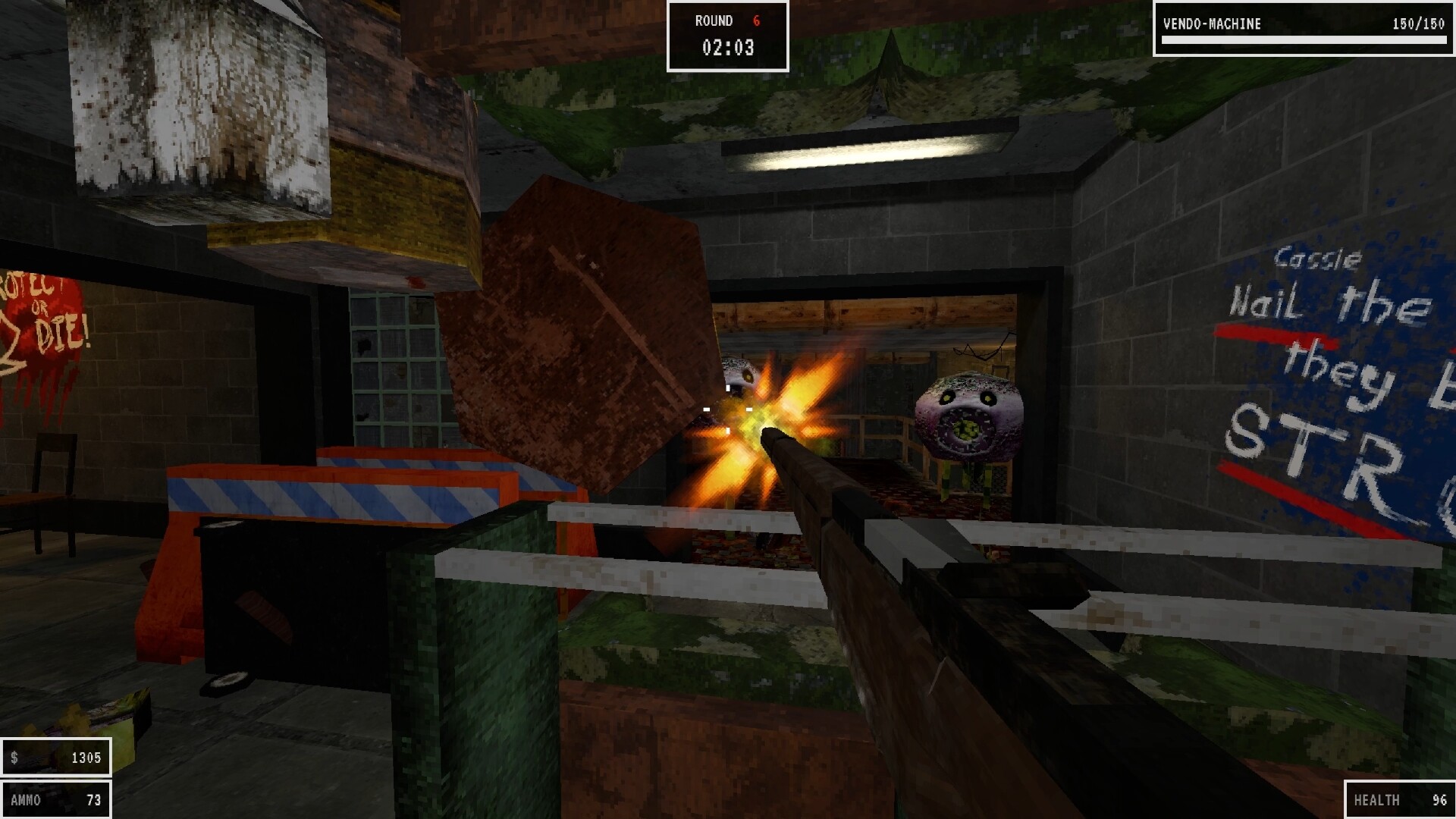Screen dimensions: 1456x819
Task: Click the 150/150 durability readout
Action: pyautogui.click(x=1421, y=24)
